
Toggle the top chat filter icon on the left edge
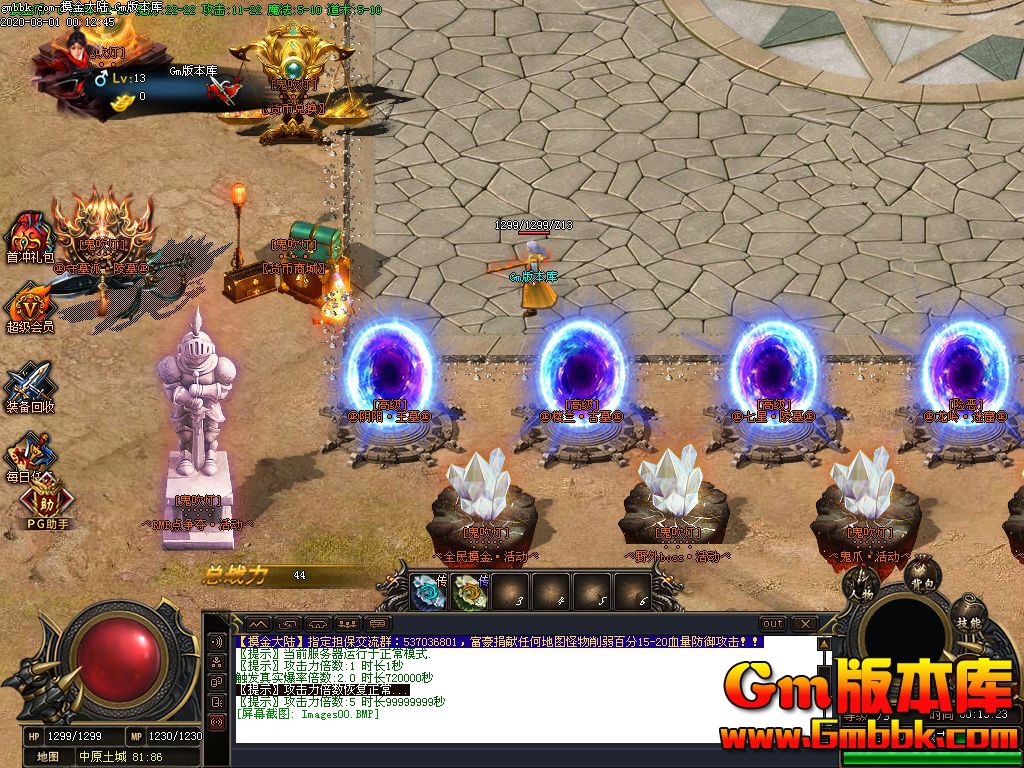tap(217, 641)
